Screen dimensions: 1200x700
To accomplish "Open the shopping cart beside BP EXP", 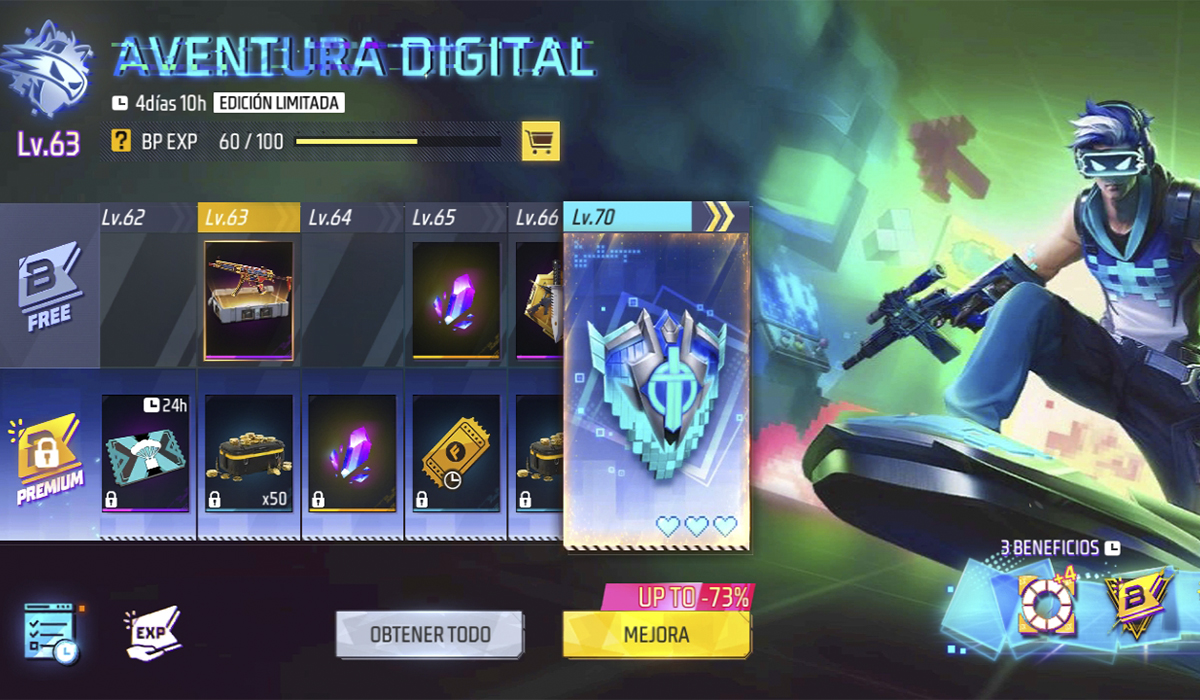I will click(x=540, y=142).
